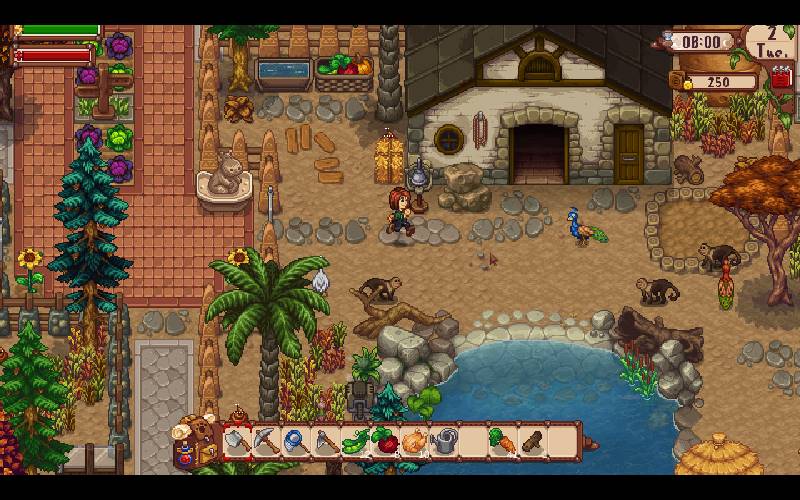Choose the wood log slot
800x500 pixels.
pos(533,441)
